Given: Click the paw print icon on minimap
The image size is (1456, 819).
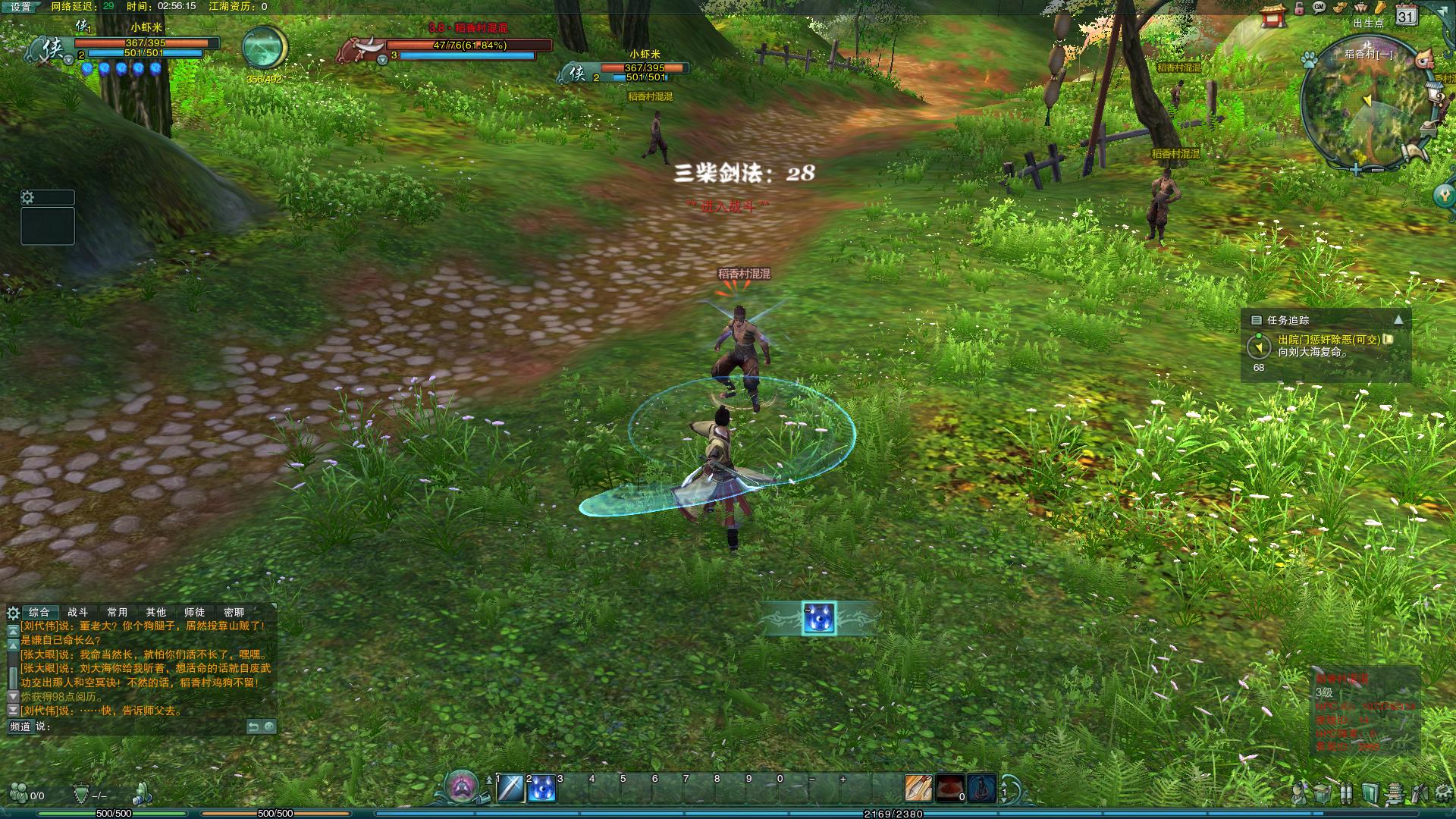Looking at the screenshot, I should [1308, 59].
